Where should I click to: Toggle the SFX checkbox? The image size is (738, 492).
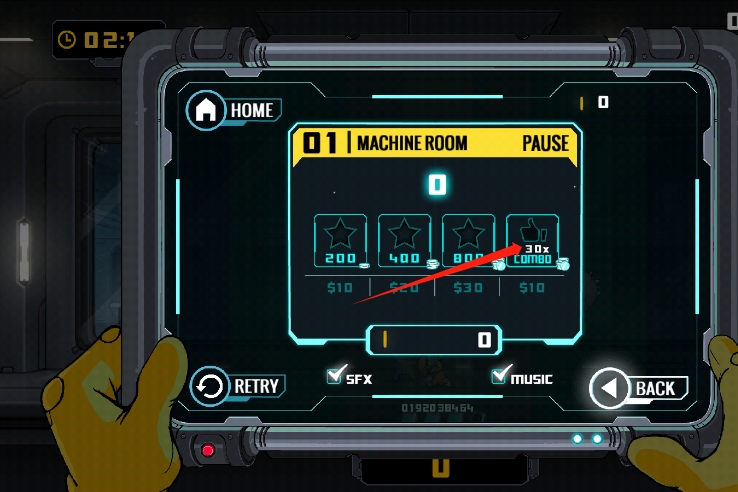(x=336, y=377)
